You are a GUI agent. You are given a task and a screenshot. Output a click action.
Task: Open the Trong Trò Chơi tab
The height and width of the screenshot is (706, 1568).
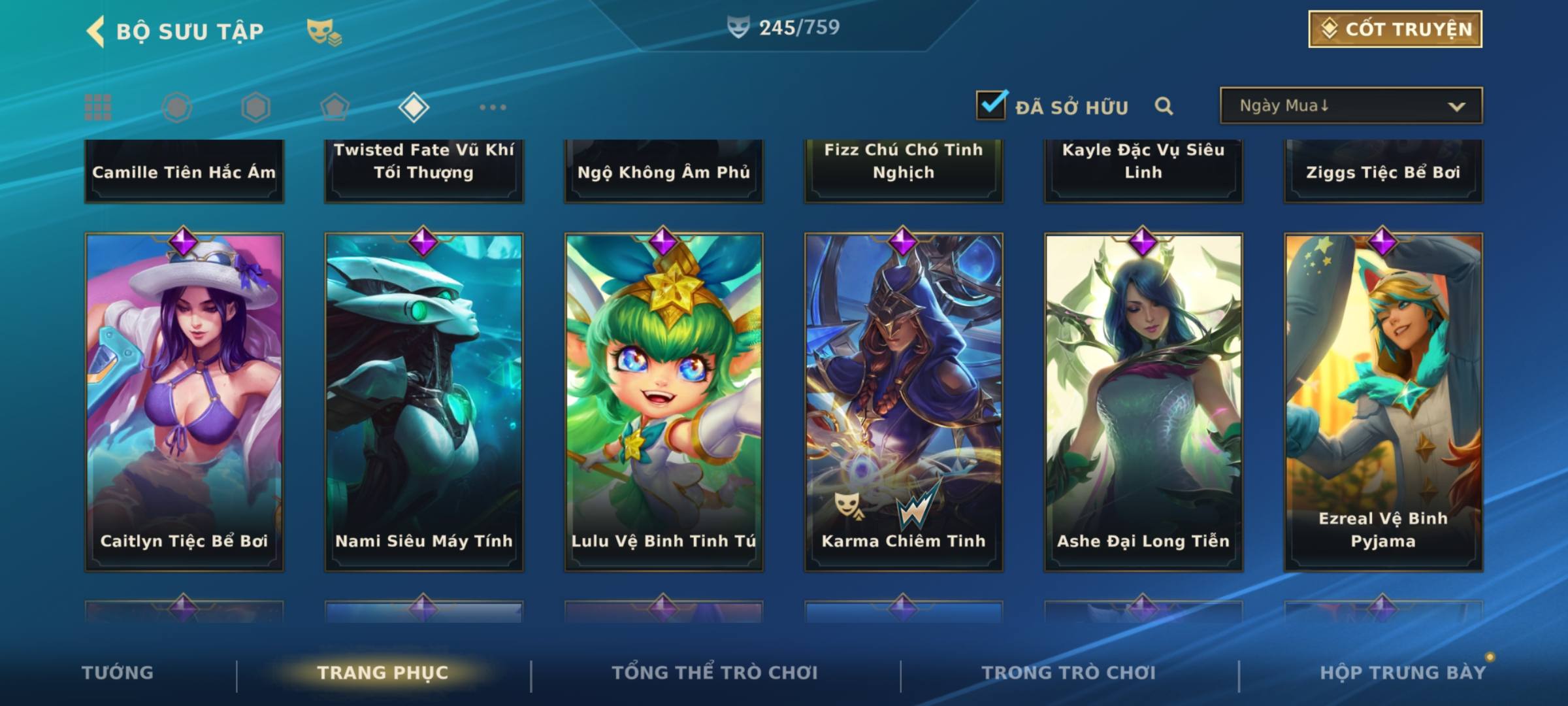[x=1069, y=673]
